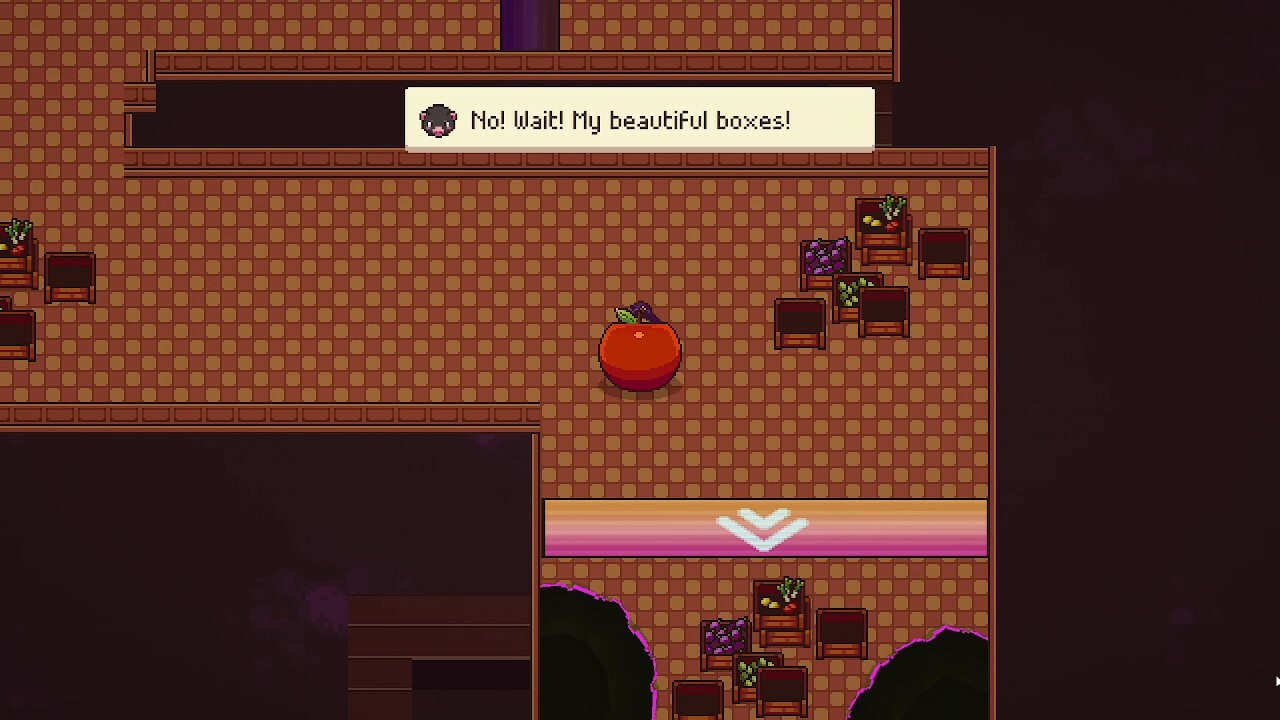Click the possum portrait in the dialogue box
Screen dimensions: 1280x720
tap(438, 119)
